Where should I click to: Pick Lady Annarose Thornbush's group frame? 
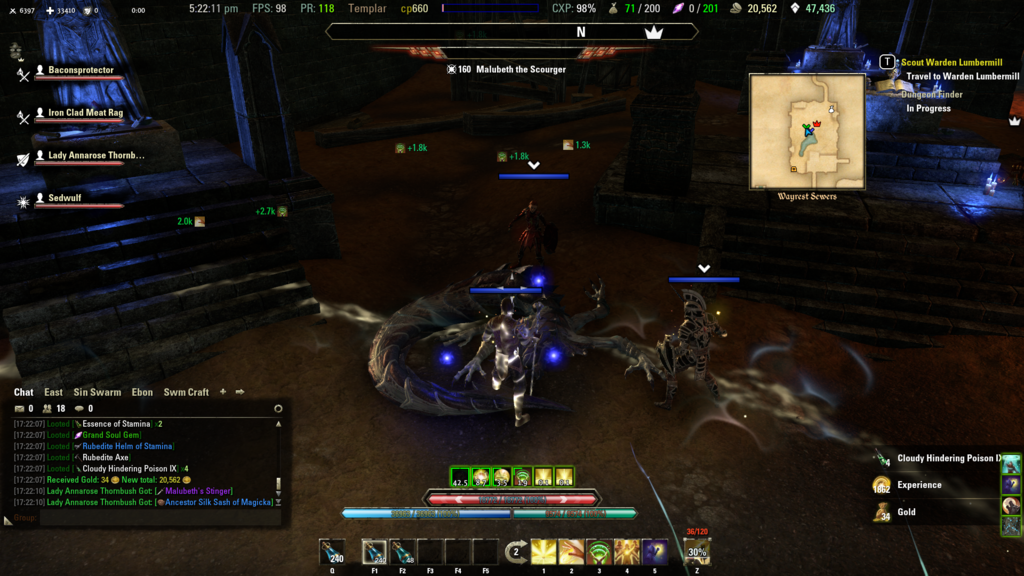click(96, 156)
